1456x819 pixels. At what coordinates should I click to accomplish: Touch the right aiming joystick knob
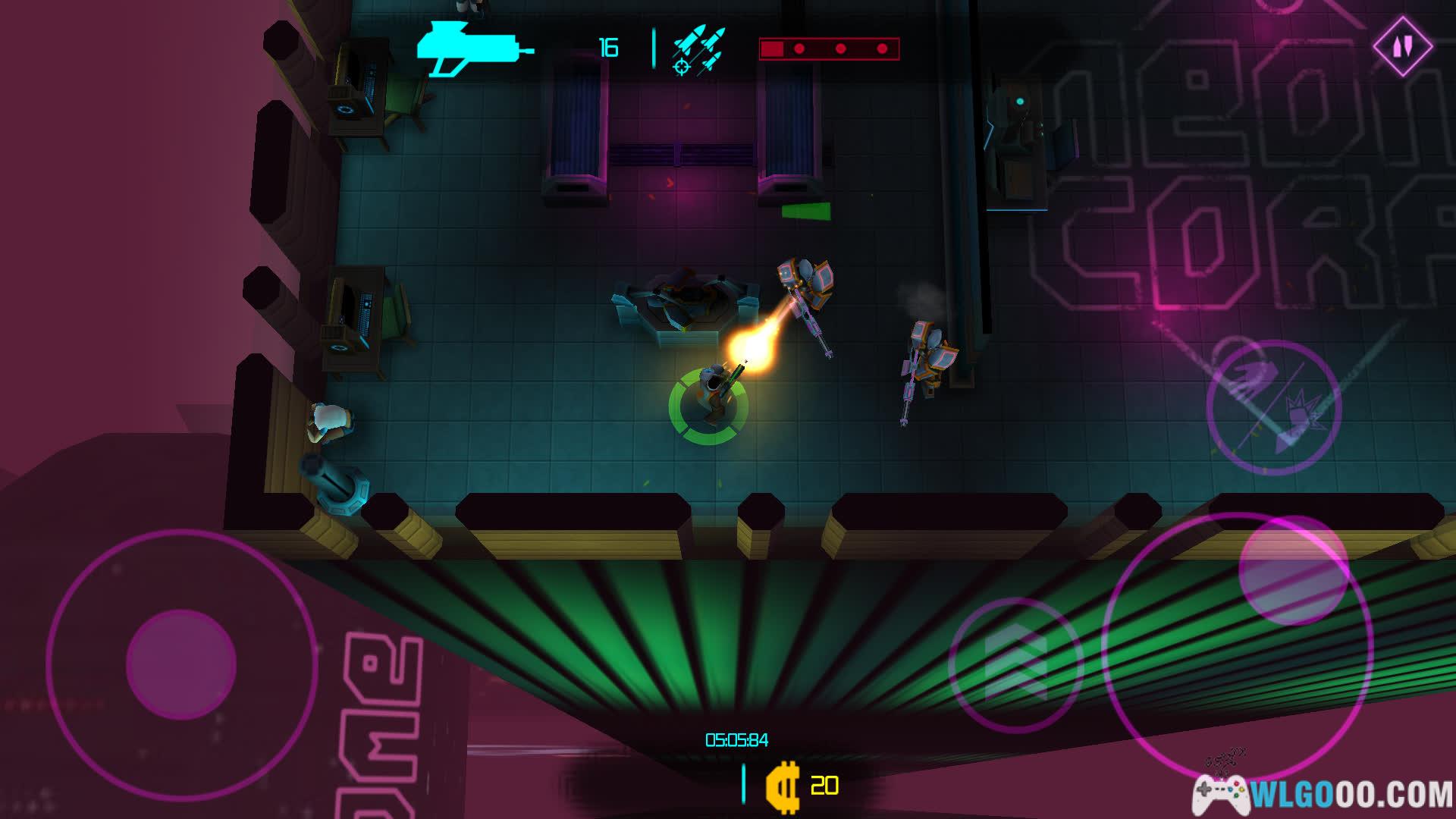1293,570
